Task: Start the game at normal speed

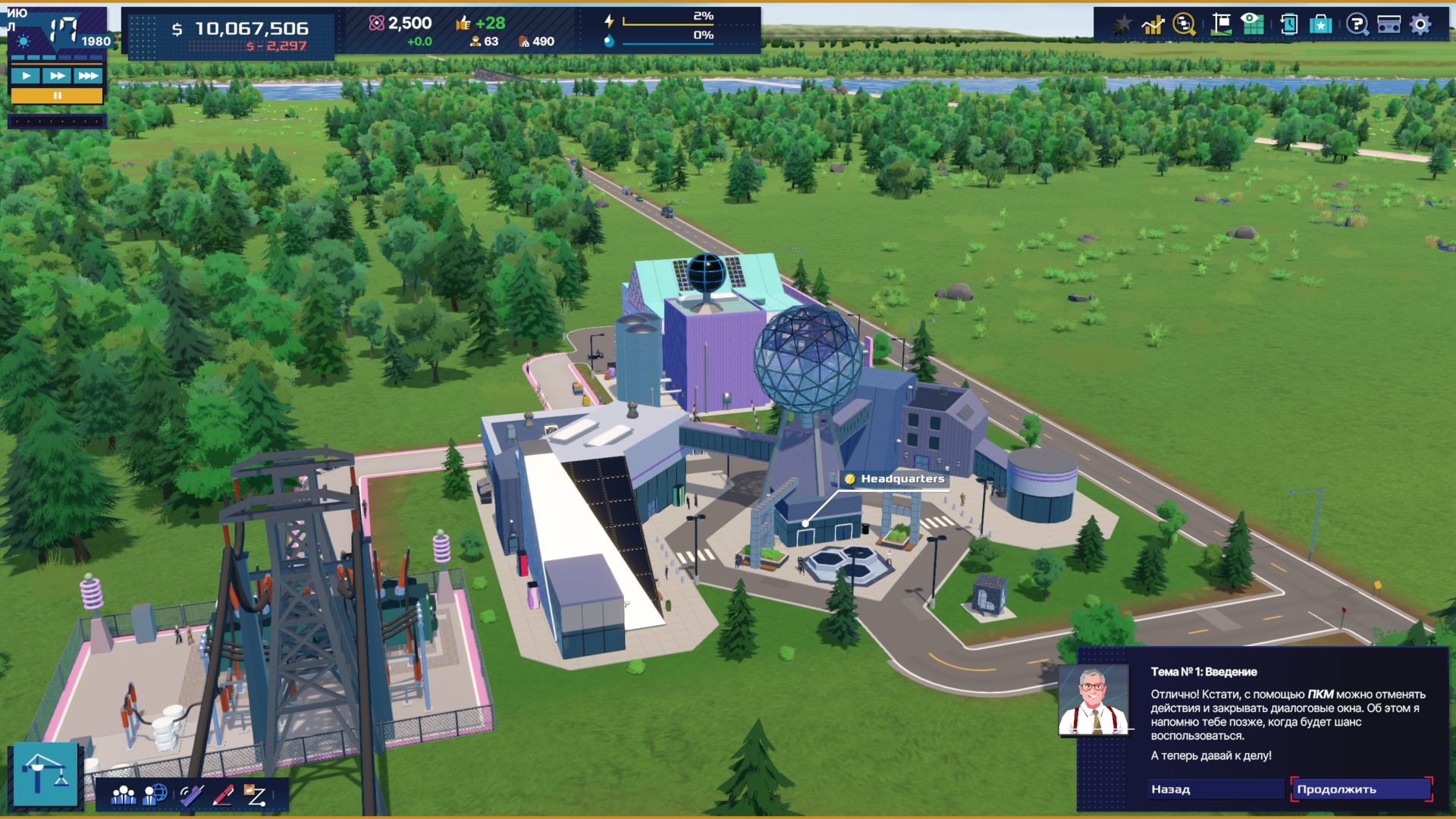Action: (26, 76)
